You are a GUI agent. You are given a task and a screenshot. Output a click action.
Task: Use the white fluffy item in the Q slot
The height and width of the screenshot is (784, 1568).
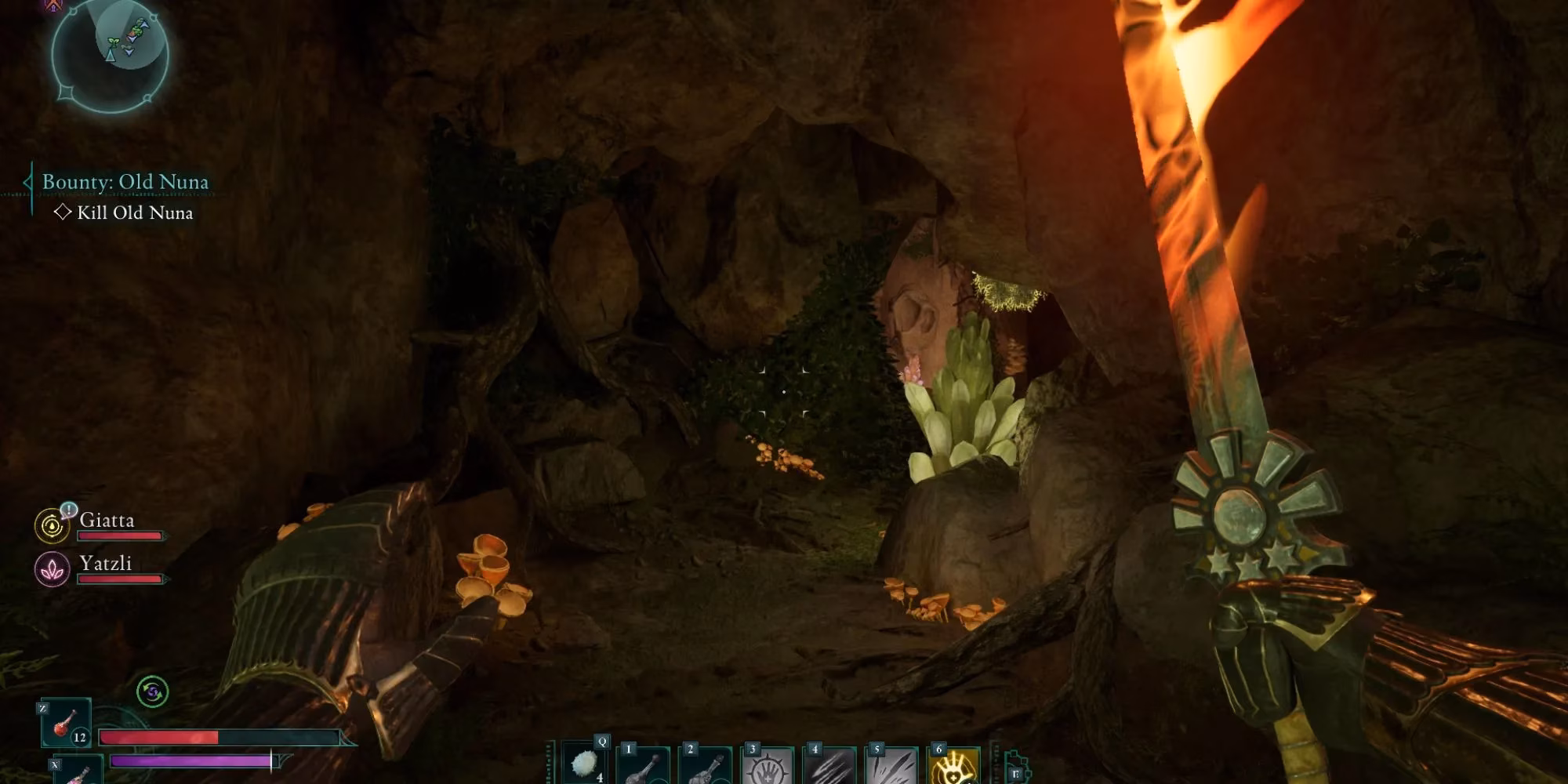point(584,764)
